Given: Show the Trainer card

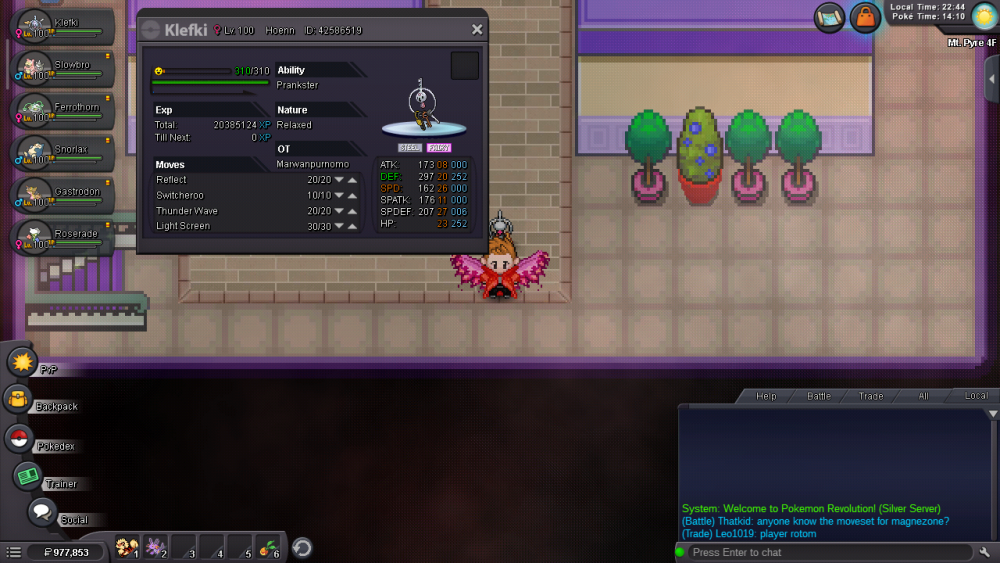Looking at the screenshot, I should (x=28, y=476).
